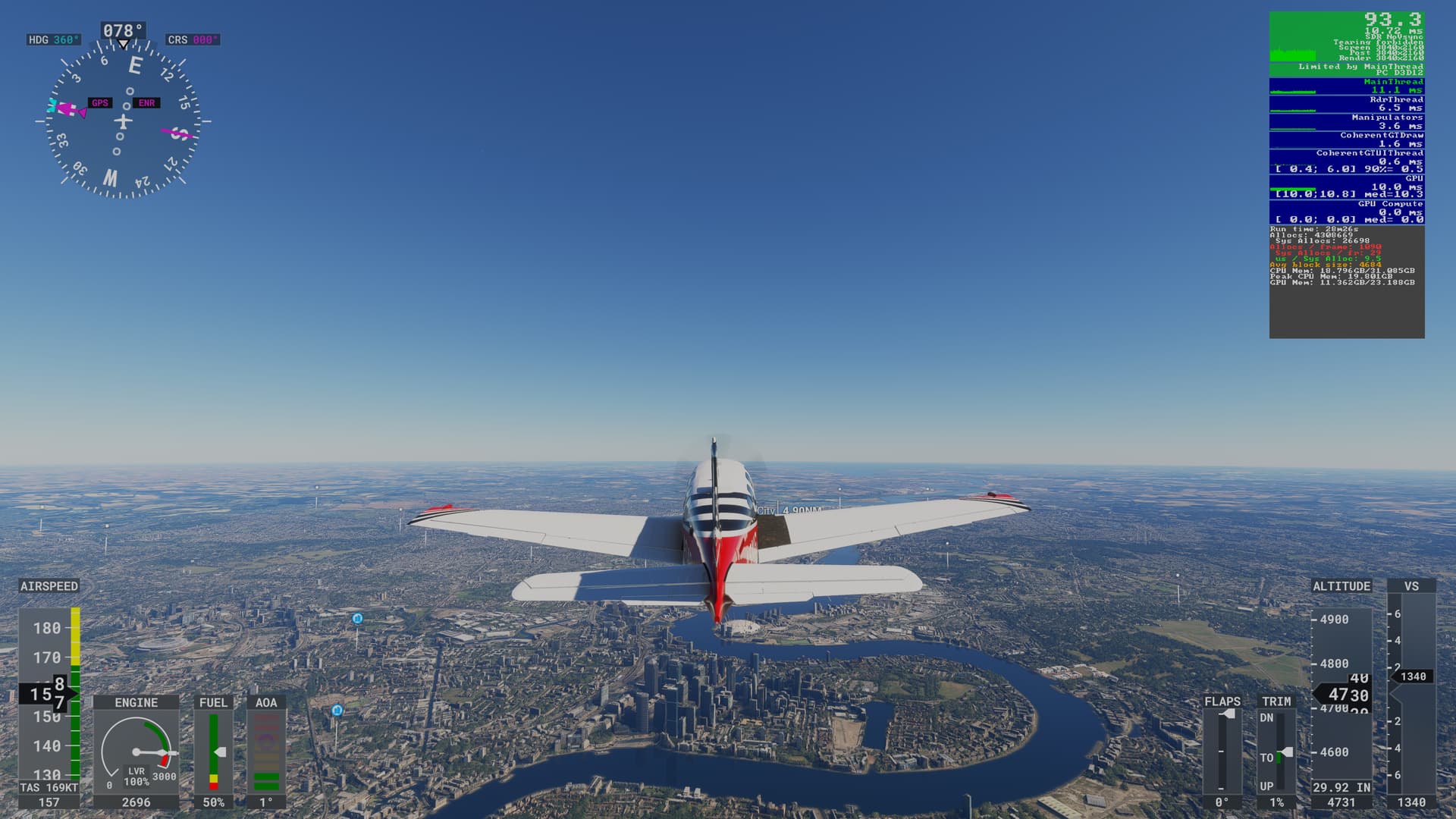The height and width of the screenshot is (819, 1456).
Task: Select the lower blue point-of-interest marker
Action: [x=337, y=711]
